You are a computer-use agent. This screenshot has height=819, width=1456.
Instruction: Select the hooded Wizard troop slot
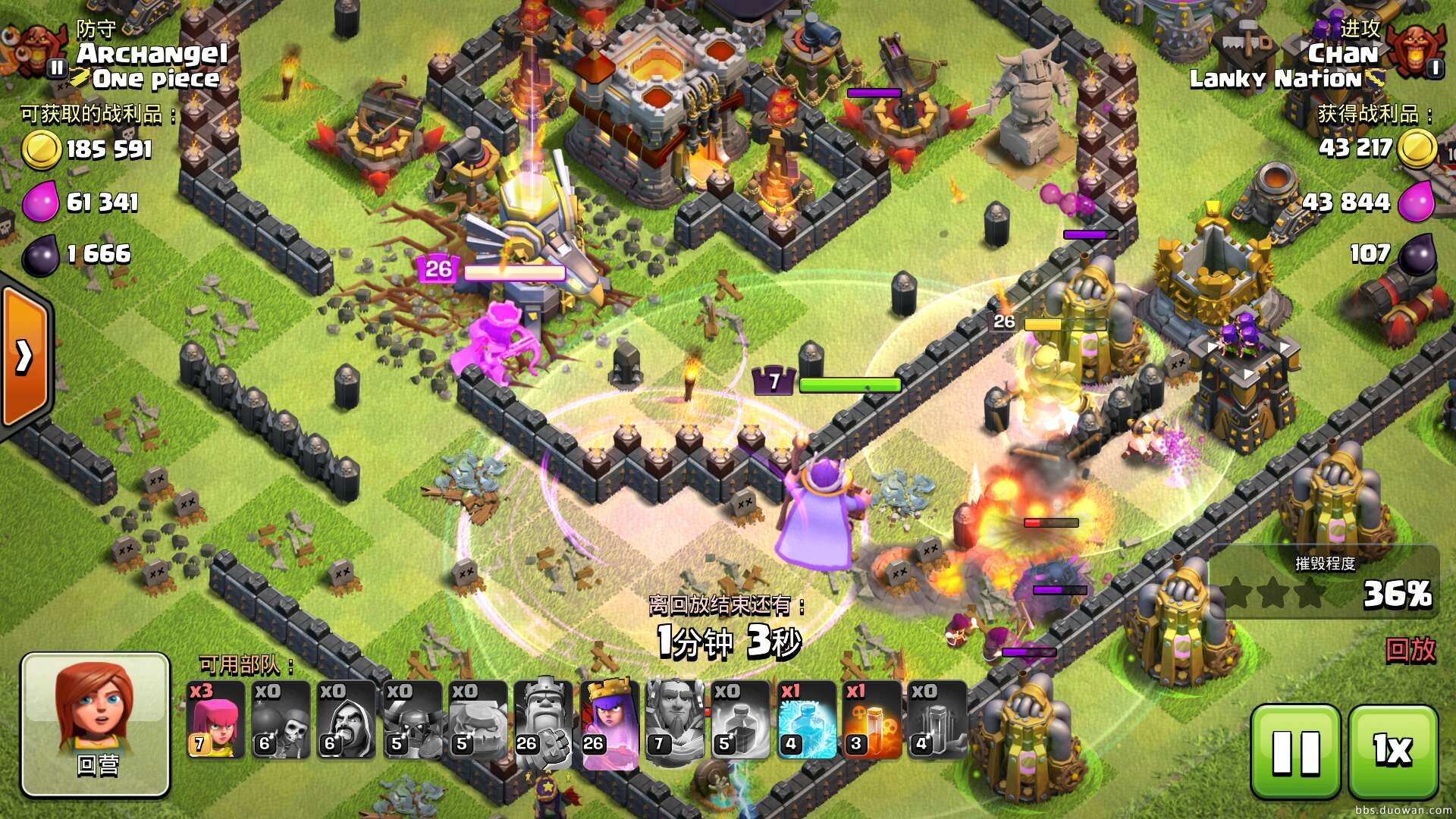[x=346, y=720]
